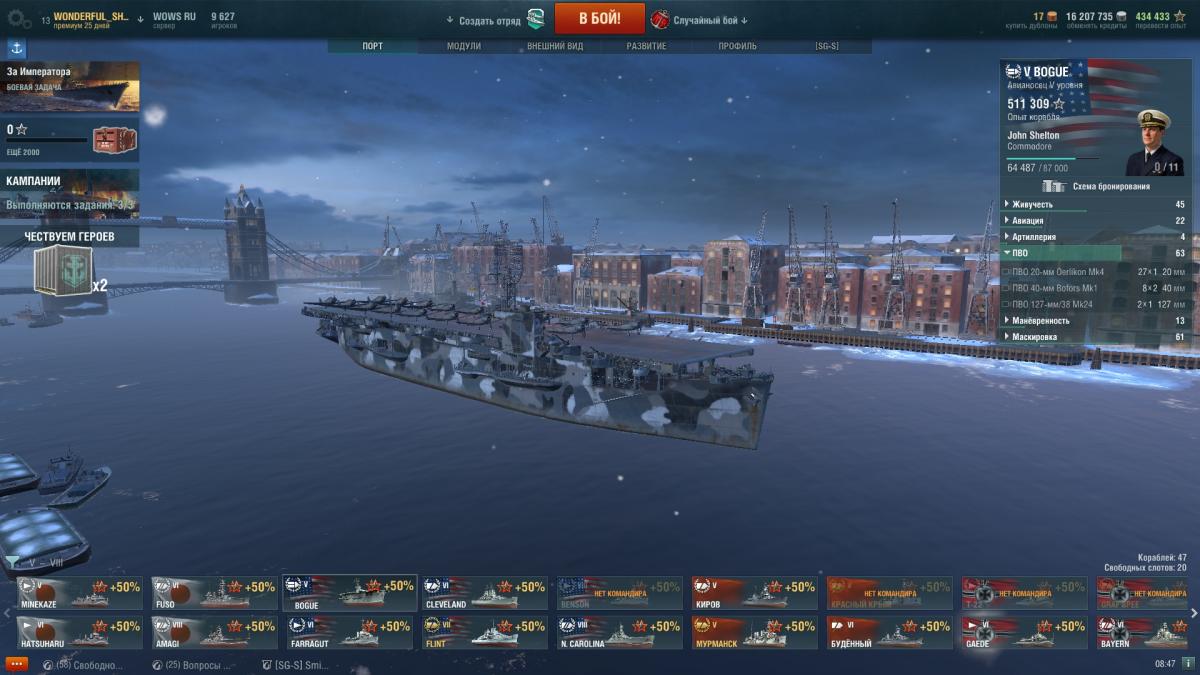Pick the N. Carolina ship card
Screen dimensions: 1200x675
click(x=620, y=633)
